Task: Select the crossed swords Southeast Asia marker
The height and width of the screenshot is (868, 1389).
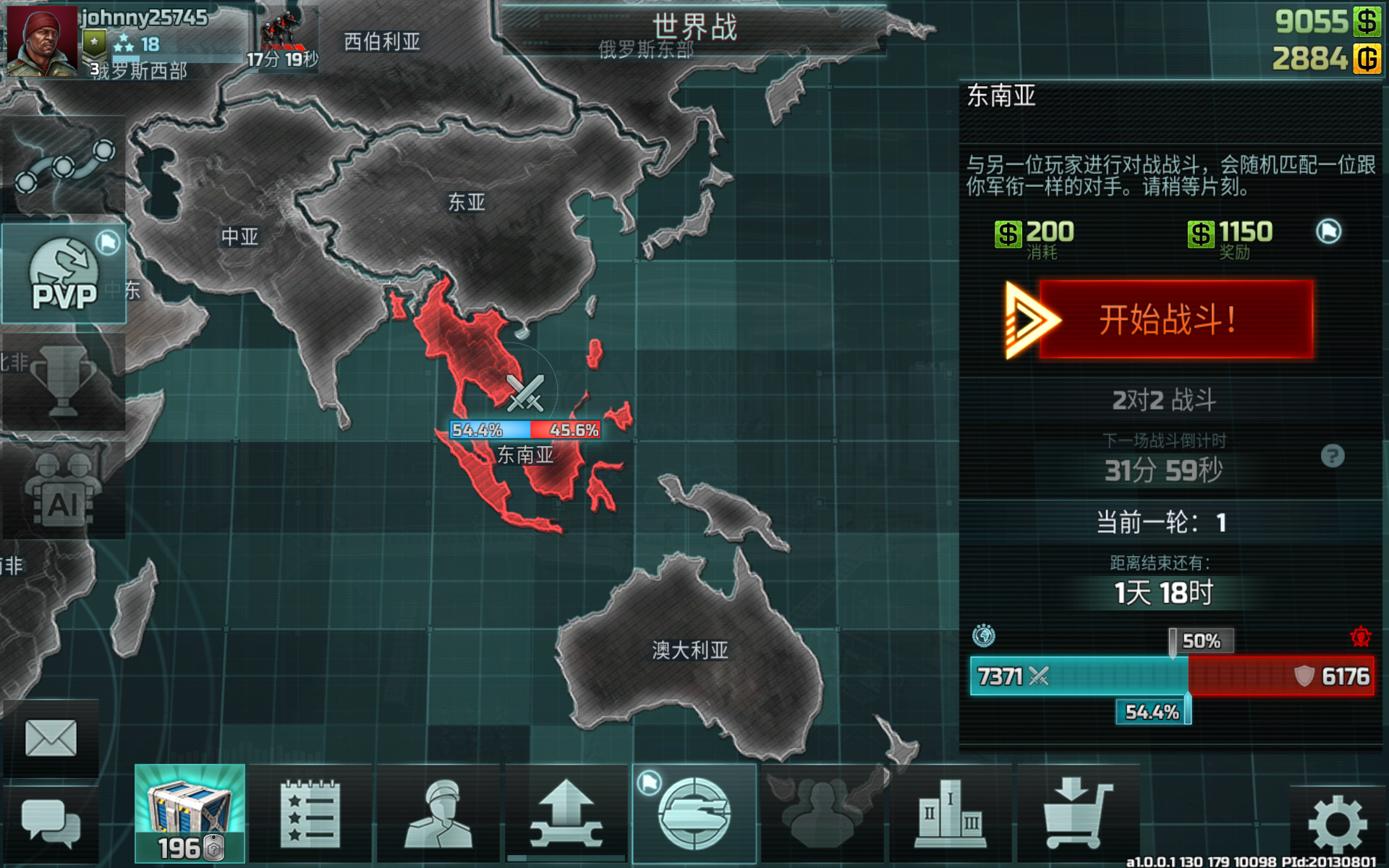Action: 526,393
